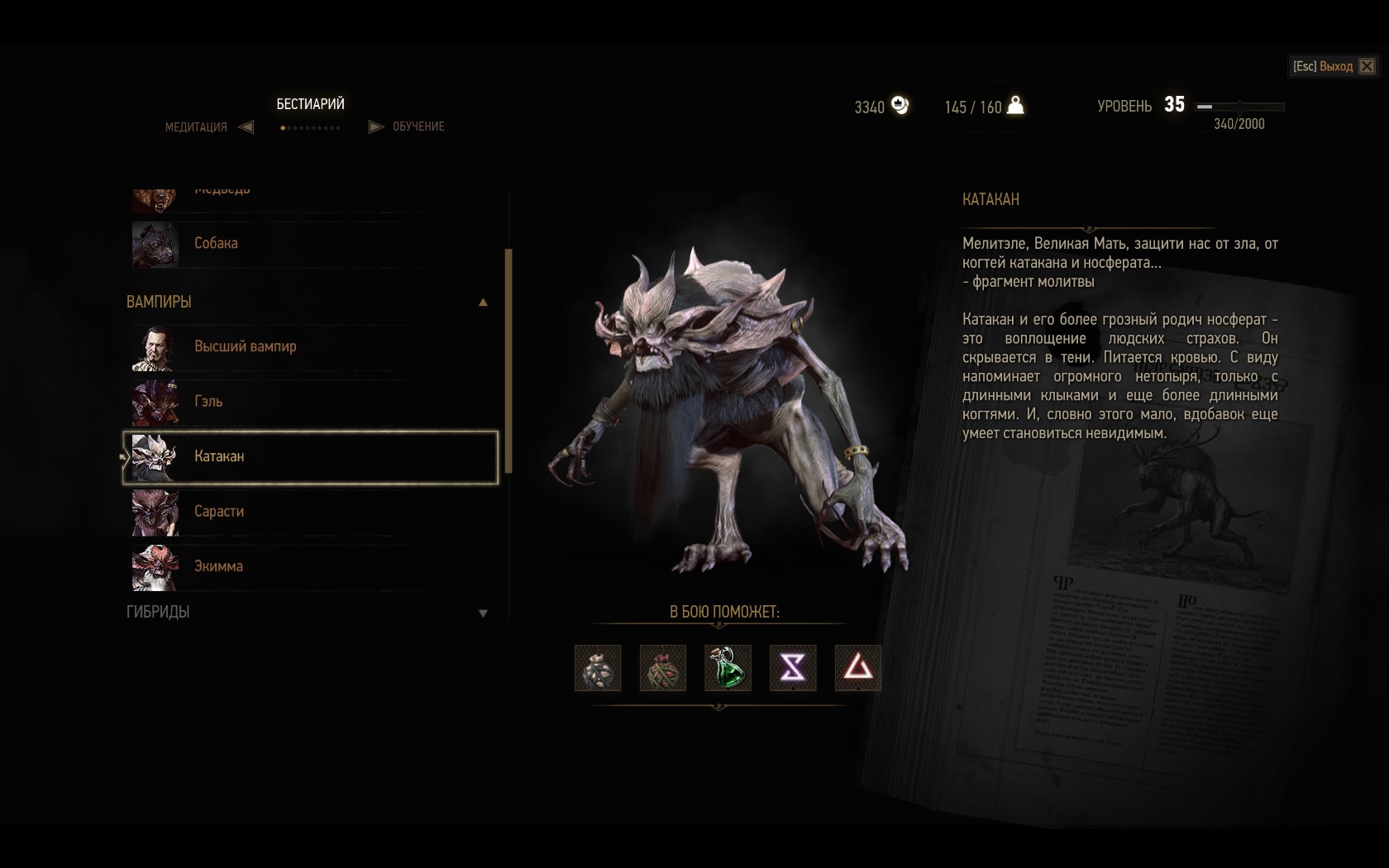Choose the red Igni sign icon
This screenshot has height=868, width=1389.
click(857, 667)
